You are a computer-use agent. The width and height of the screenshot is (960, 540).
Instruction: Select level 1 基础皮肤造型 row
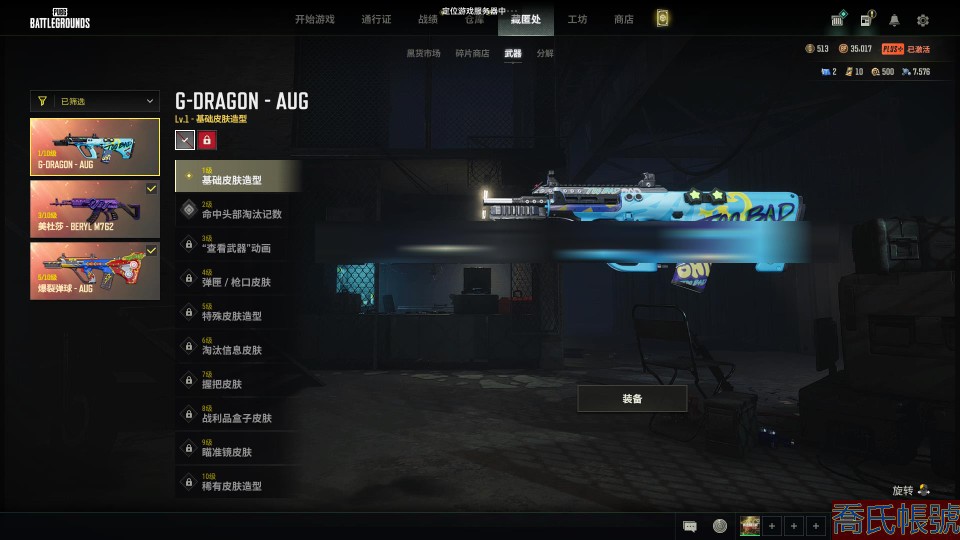[238, 176]
